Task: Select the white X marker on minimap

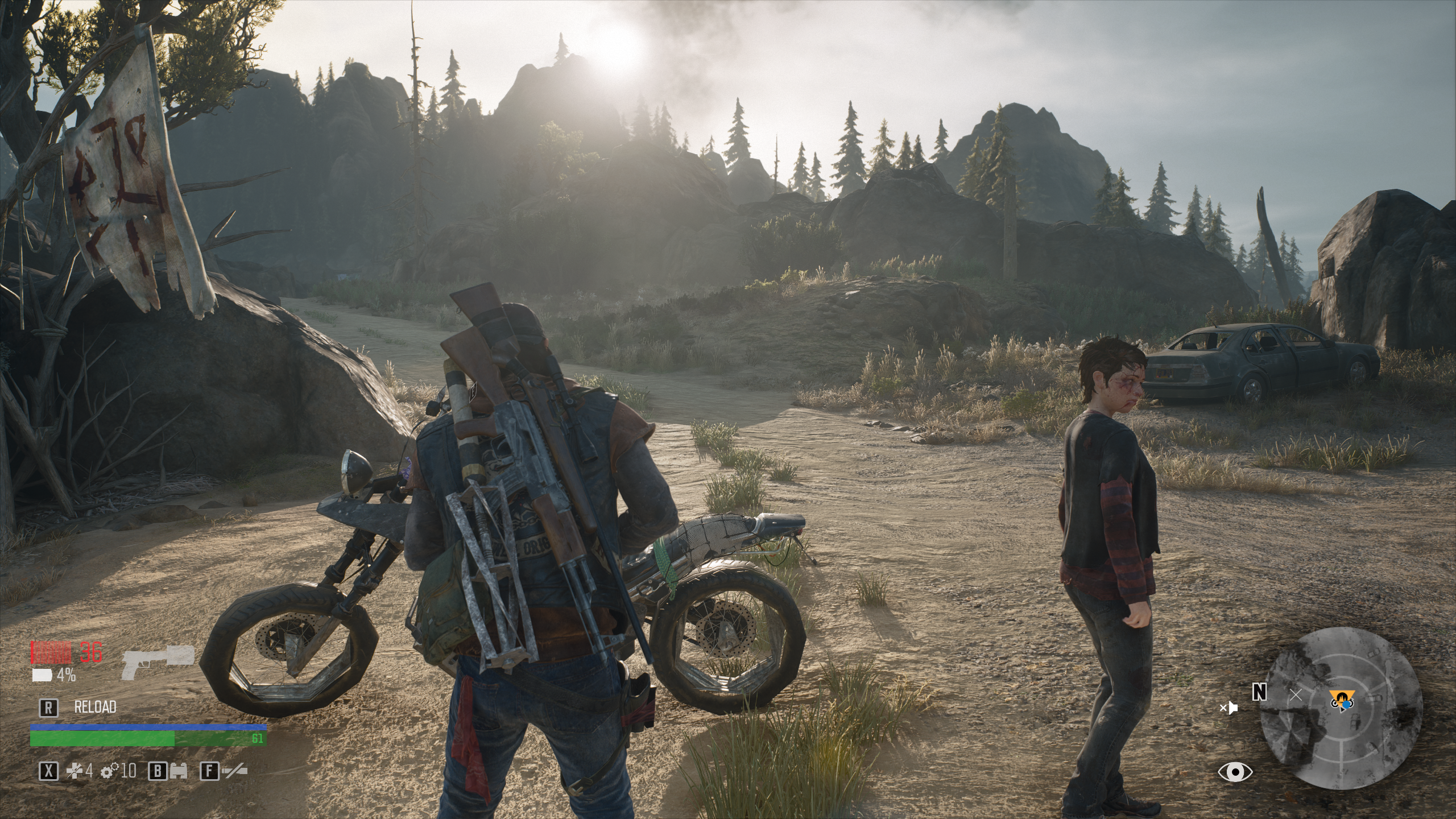Action: (1296, 694)
